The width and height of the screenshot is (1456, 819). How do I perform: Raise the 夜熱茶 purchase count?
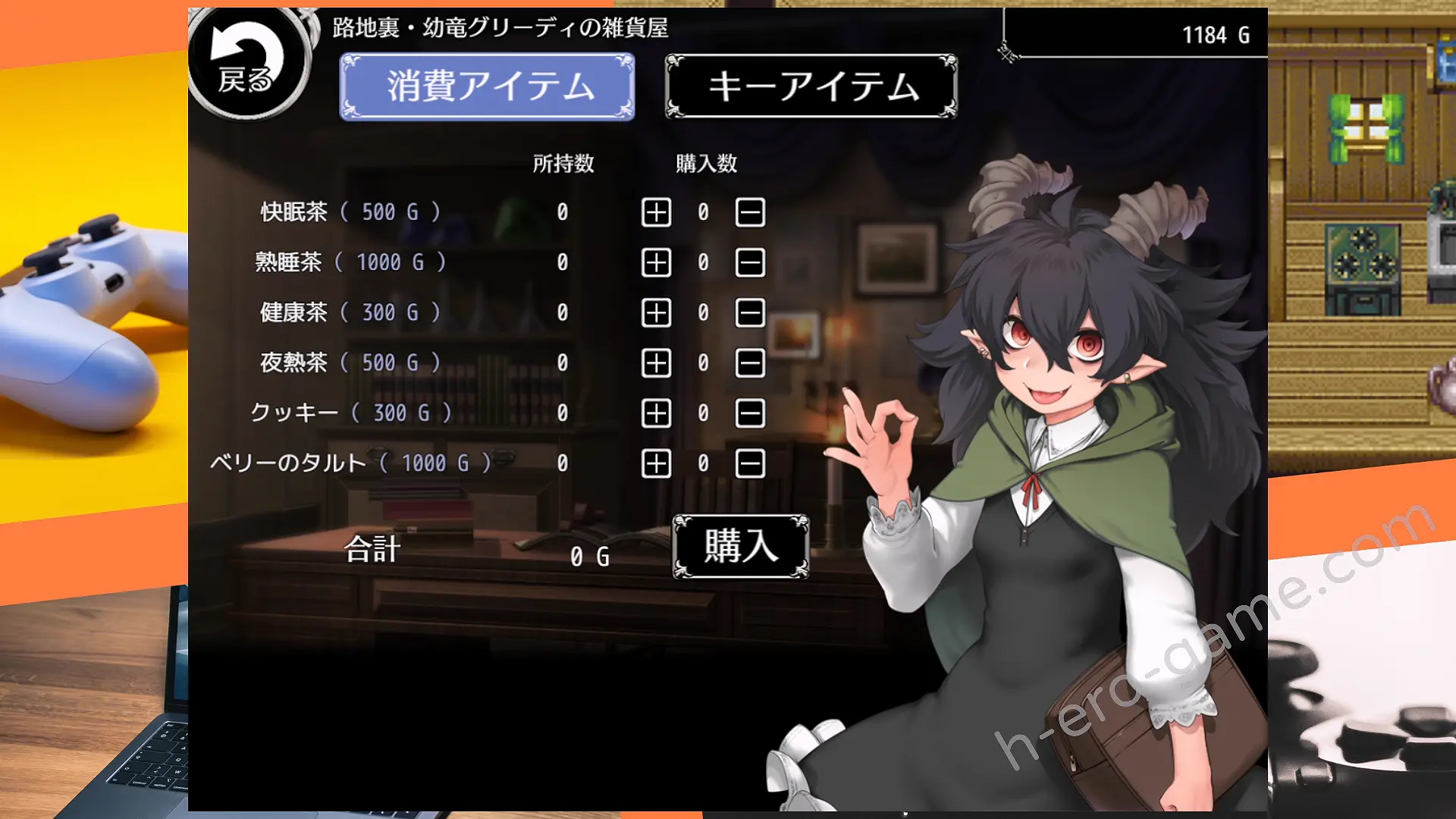[x=656, y=363]
